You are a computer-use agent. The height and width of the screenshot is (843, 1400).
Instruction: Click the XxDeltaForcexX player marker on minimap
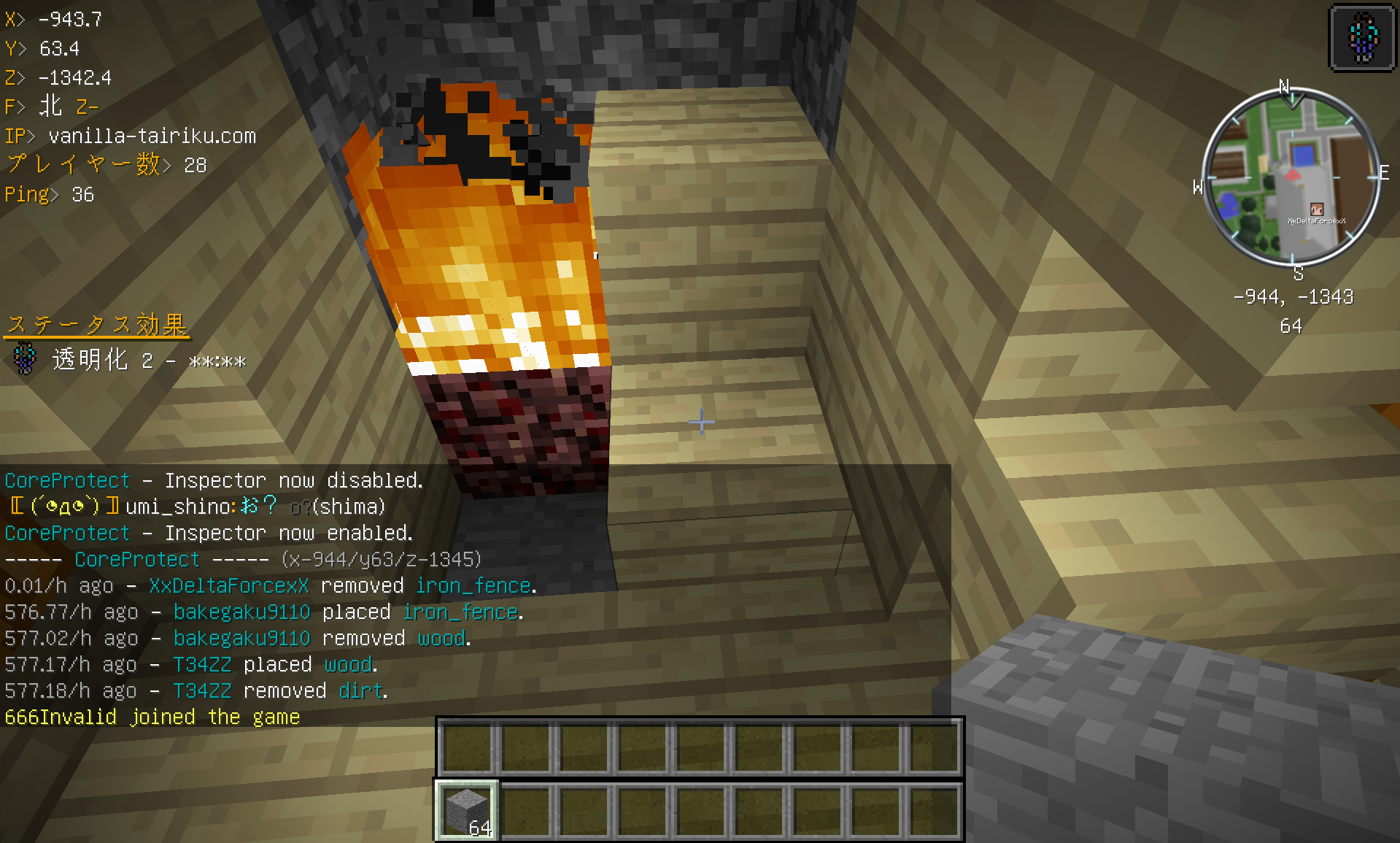pos(1316,209)
